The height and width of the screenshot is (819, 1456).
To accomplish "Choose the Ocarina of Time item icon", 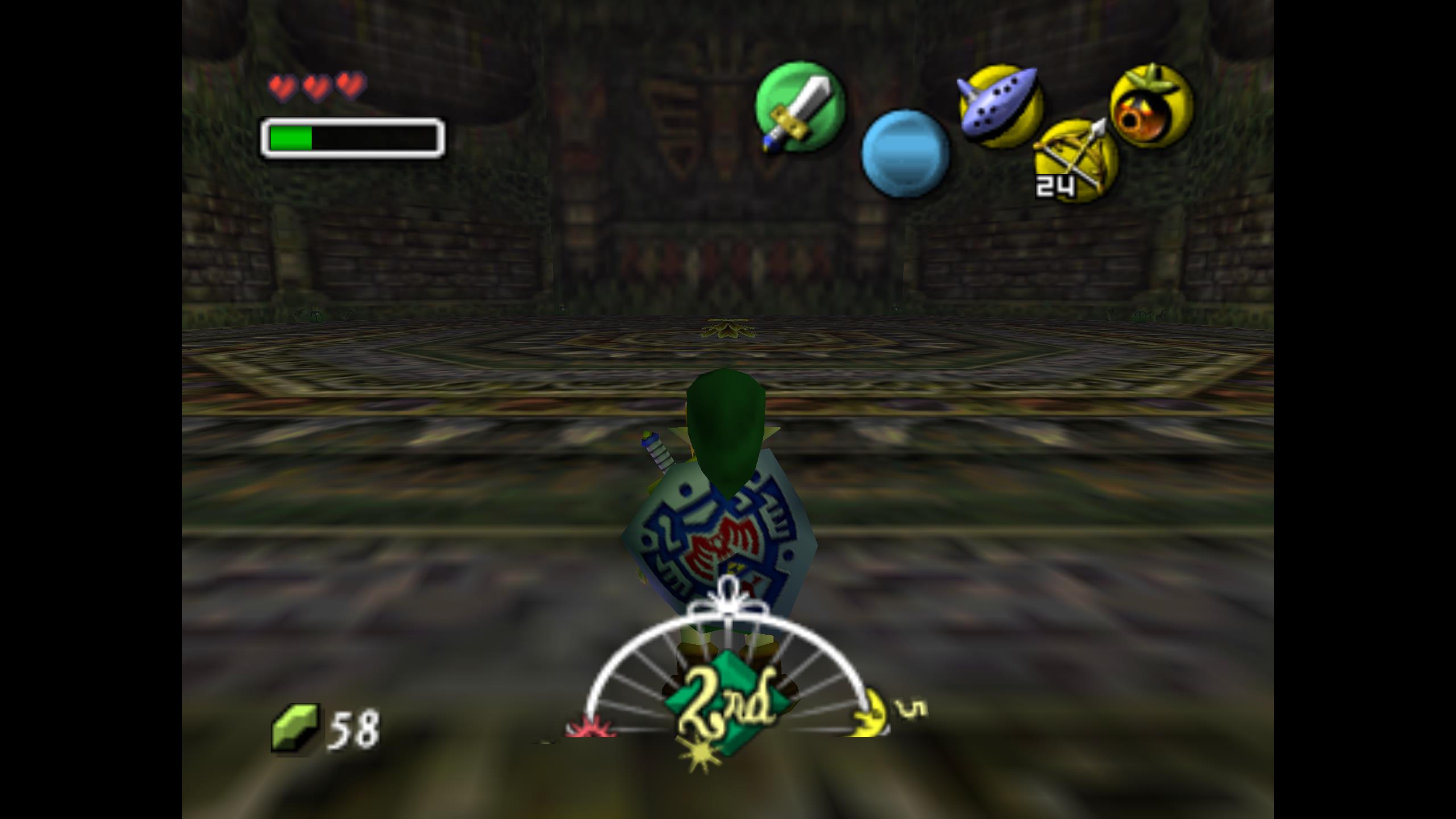I will coord(1000,105).
